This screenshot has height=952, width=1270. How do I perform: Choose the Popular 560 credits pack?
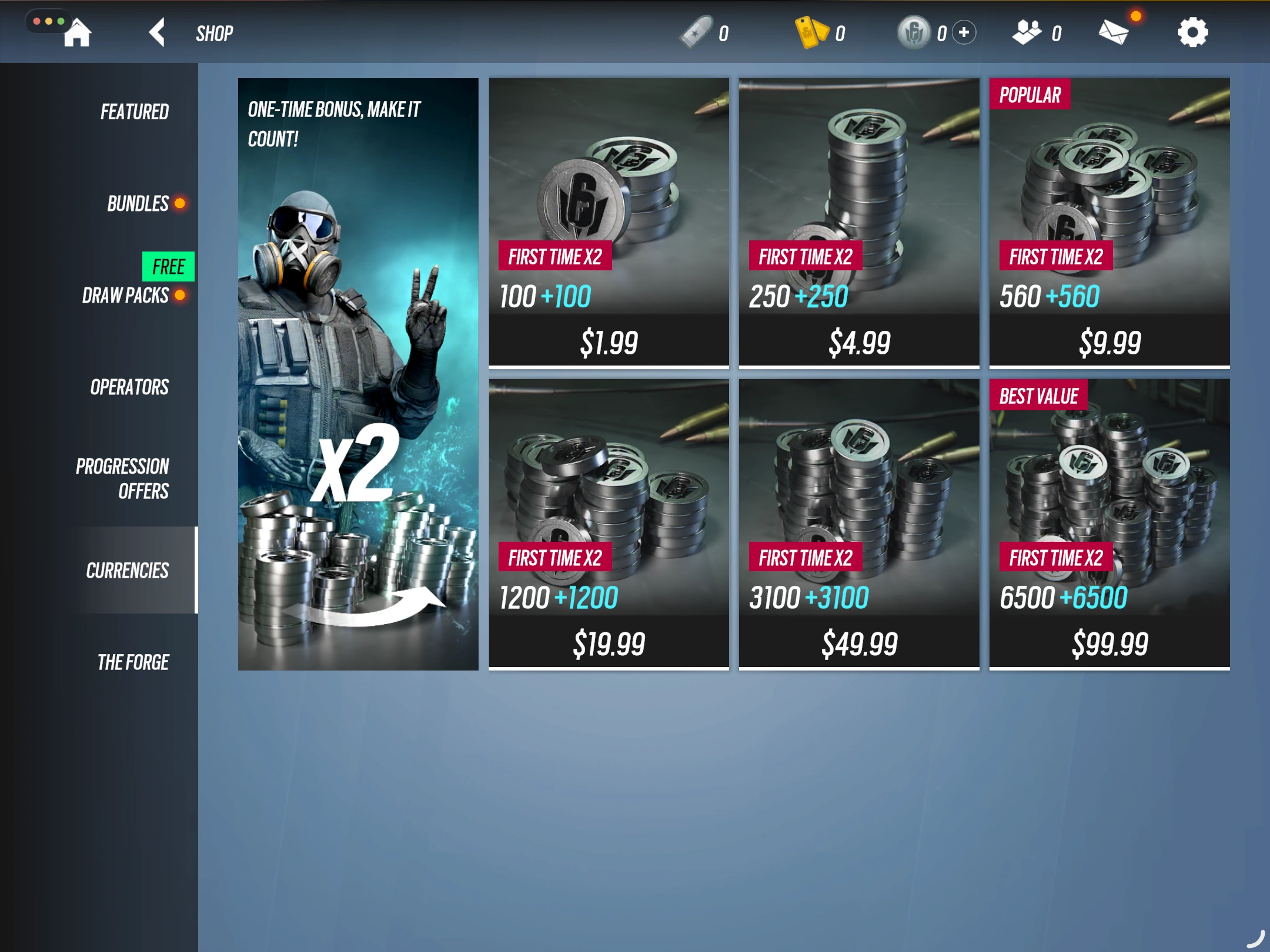tap(1109, 223)
